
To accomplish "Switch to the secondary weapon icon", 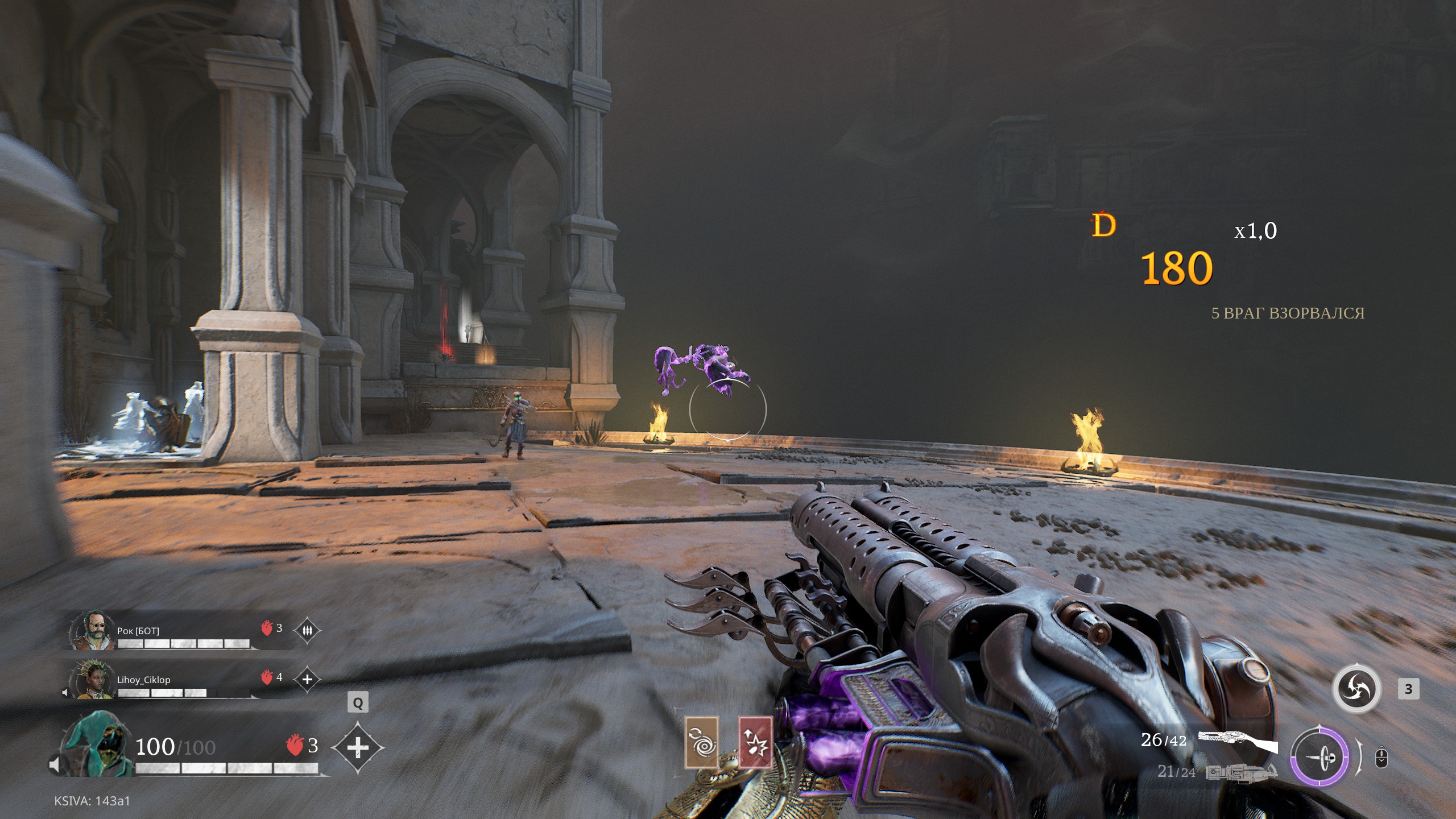I will coord(1241,772).
